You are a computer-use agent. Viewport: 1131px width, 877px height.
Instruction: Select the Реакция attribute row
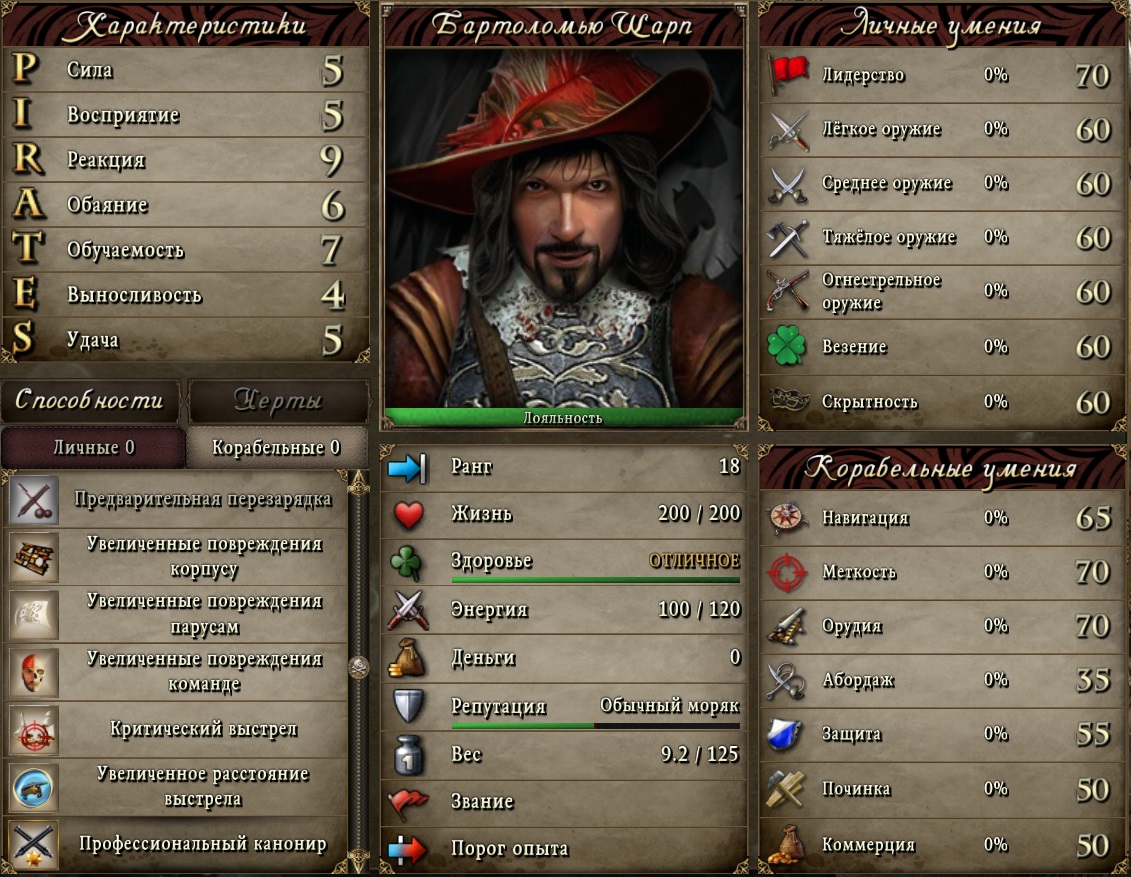coord(186,160)
